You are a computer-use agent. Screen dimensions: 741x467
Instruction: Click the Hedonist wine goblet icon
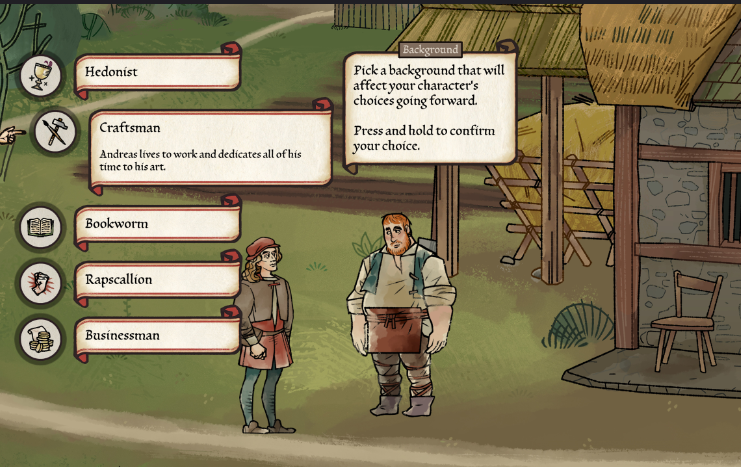coord(41,75)
